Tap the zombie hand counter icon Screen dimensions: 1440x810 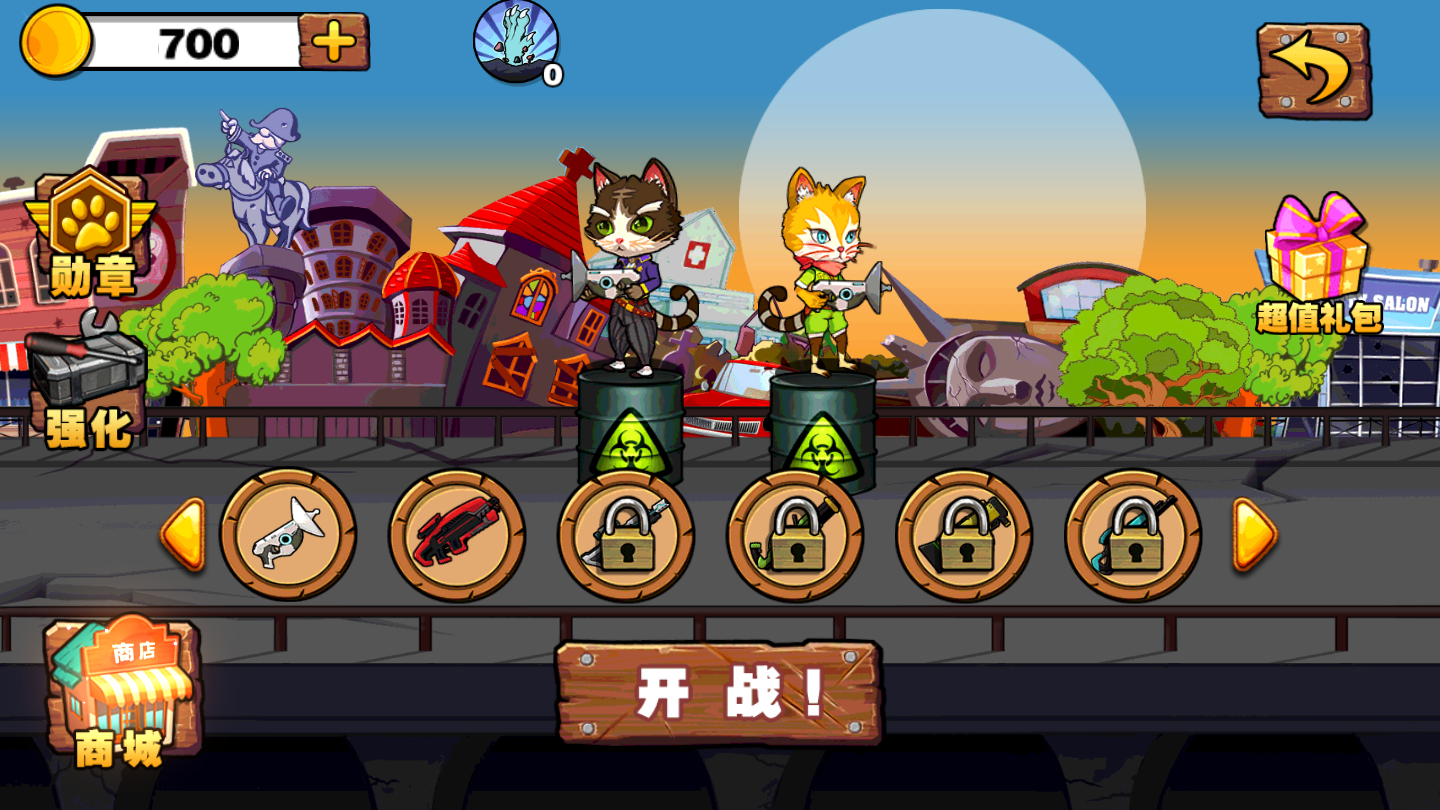pos(515,42)
